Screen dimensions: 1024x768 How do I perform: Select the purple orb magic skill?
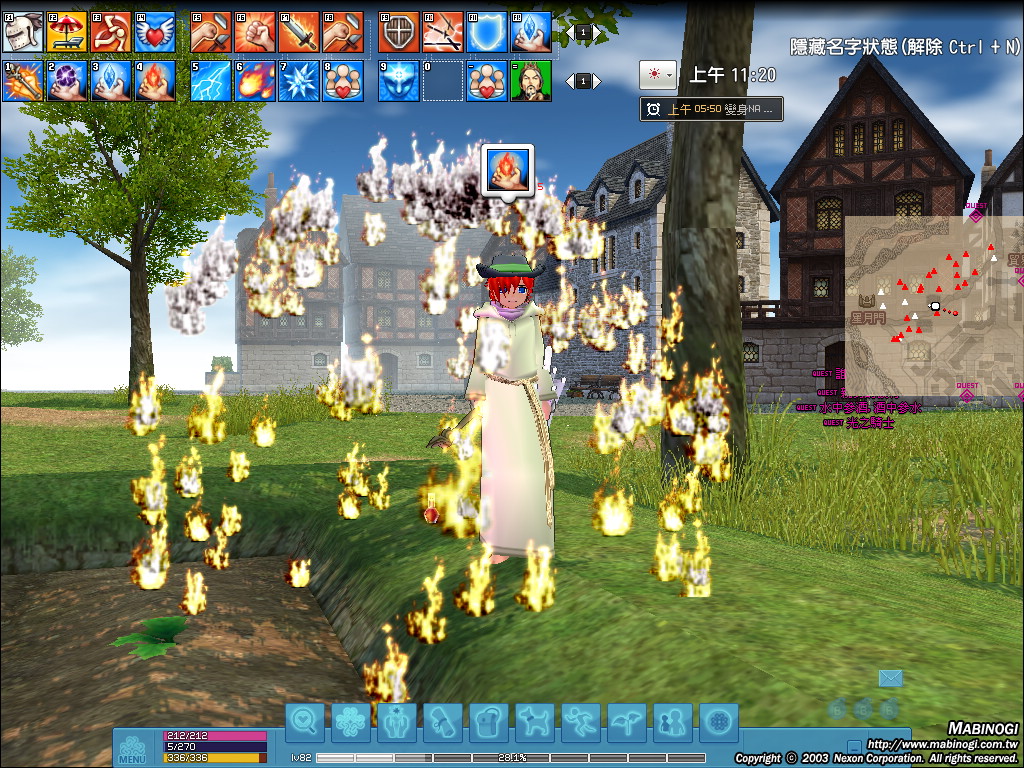(66, 81)
